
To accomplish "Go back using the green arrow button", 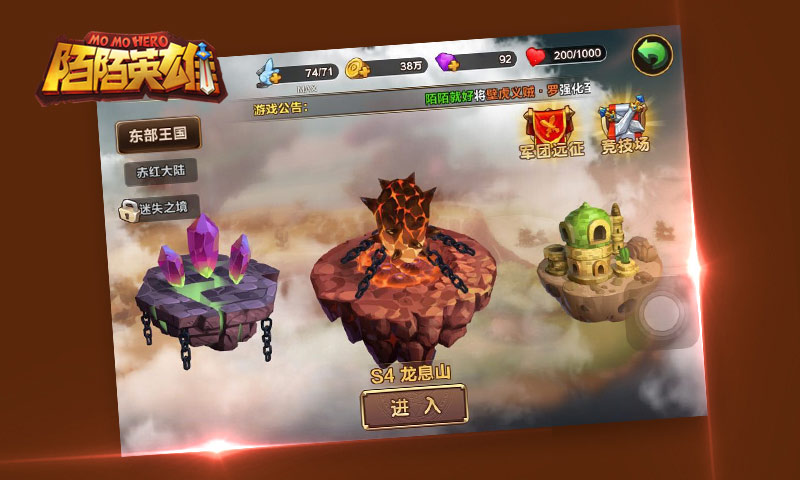I will (x=651, y=54).
